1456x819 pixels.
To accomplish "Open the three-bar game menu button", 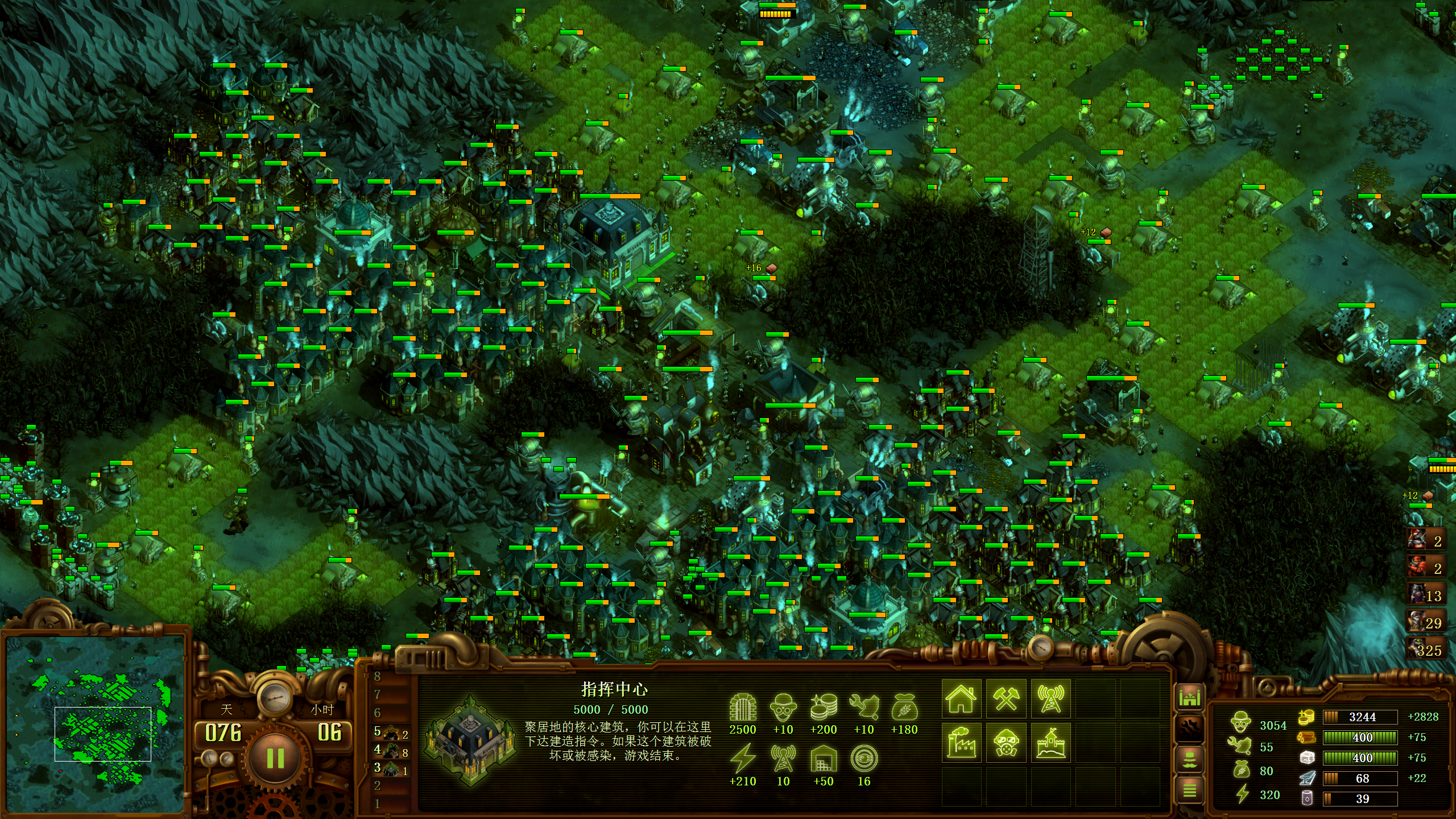I will [1190, 790].
